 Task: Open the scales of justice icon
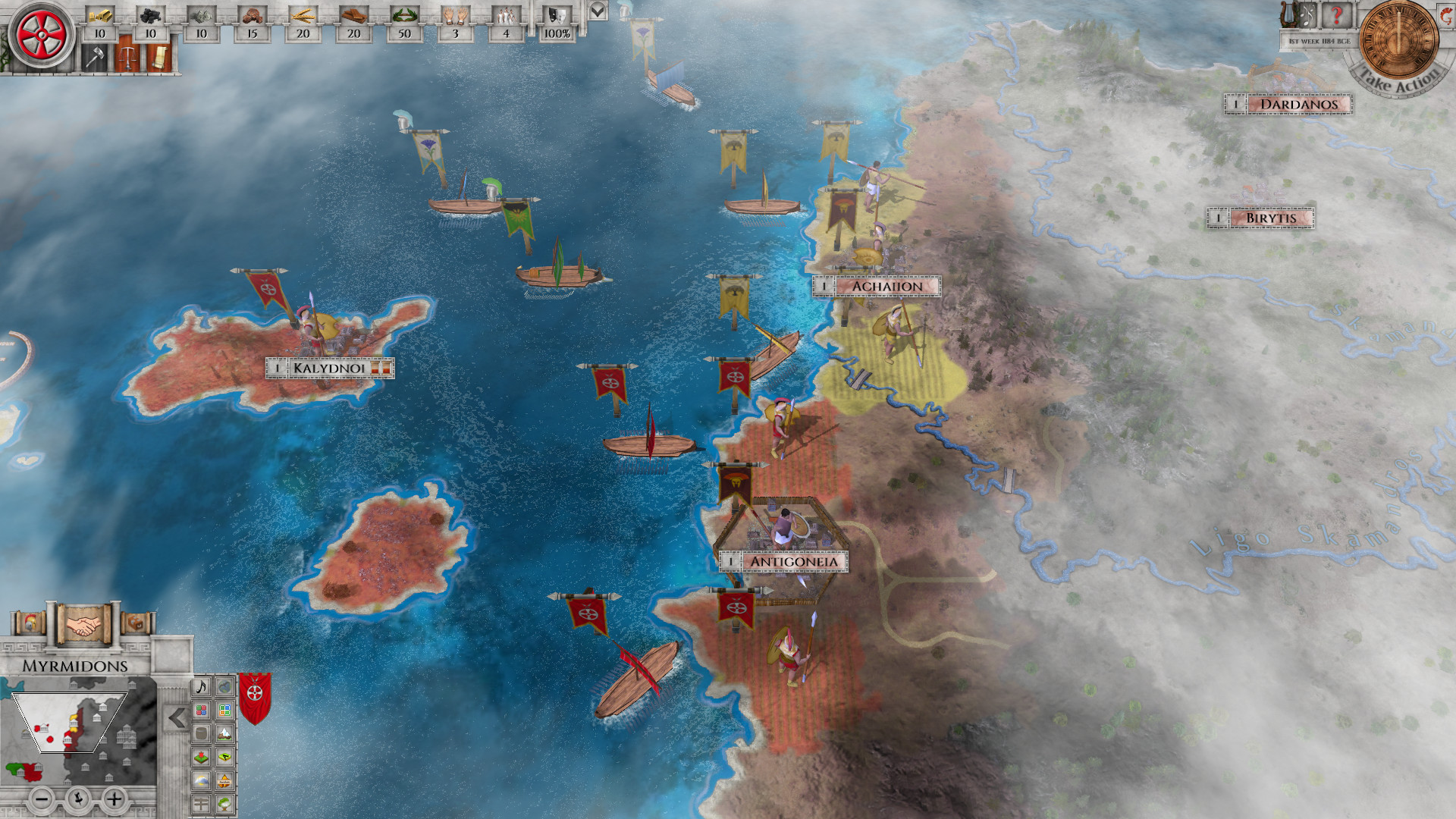point(128,58)
